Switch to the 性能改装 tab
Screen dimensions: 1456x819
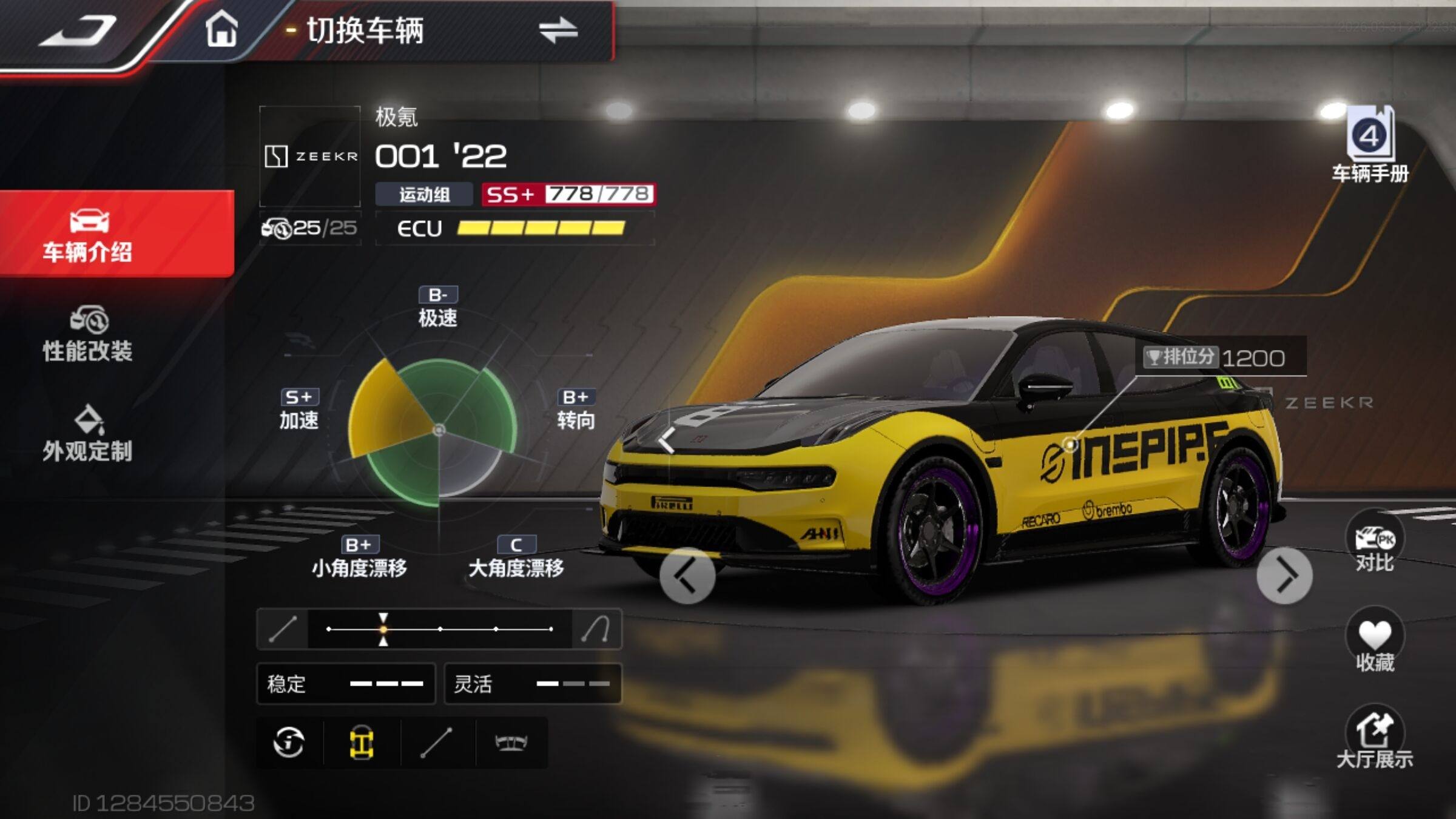coord(88,335)
